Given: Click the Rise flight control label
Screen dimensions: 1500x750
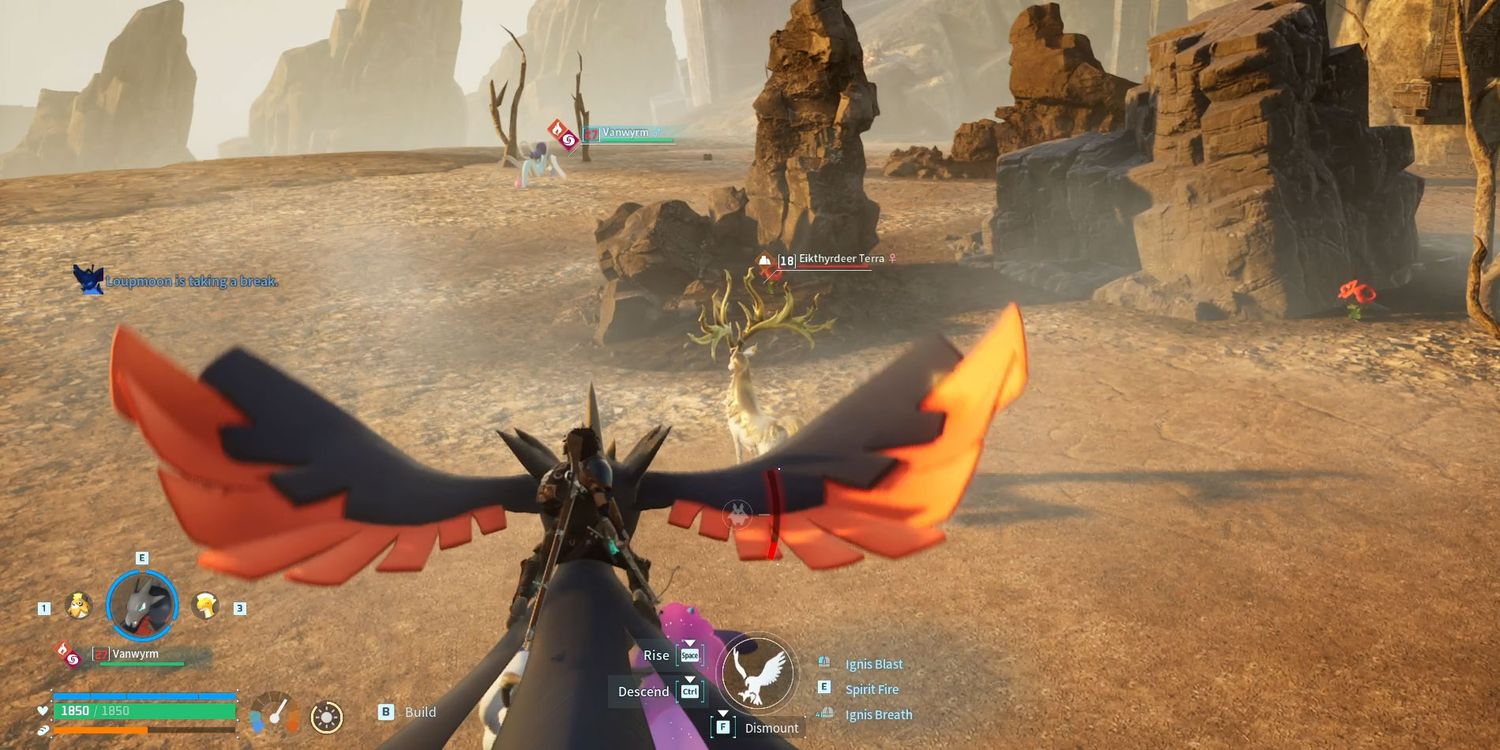Looking at the screenshot, I should click(656, 655).
